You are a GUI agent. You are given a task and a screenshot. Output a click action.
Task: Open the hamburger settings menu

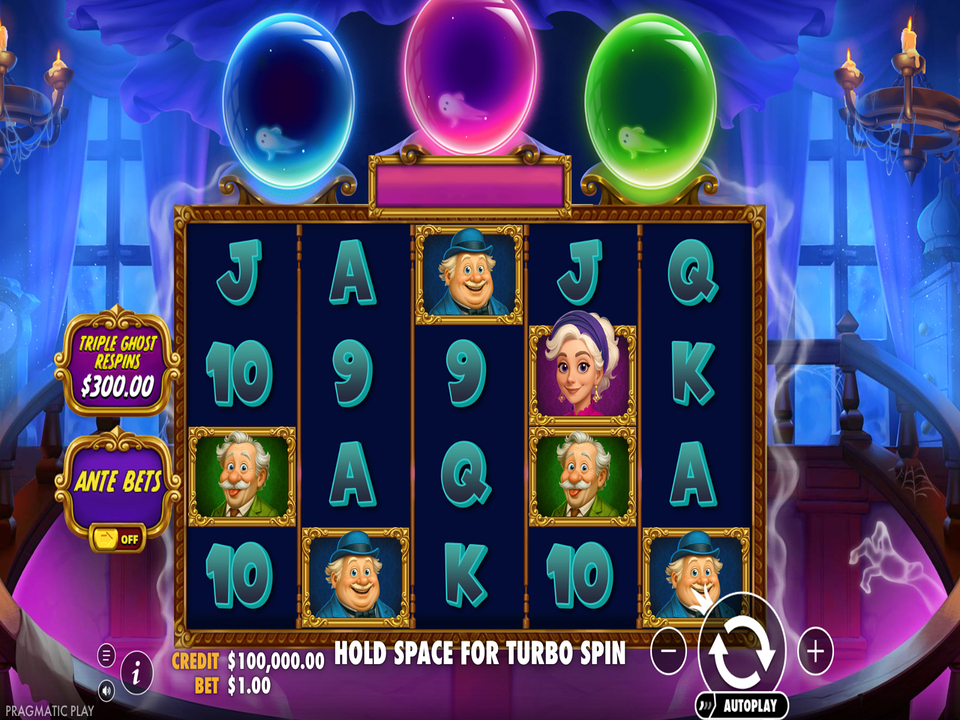point(106,656)
